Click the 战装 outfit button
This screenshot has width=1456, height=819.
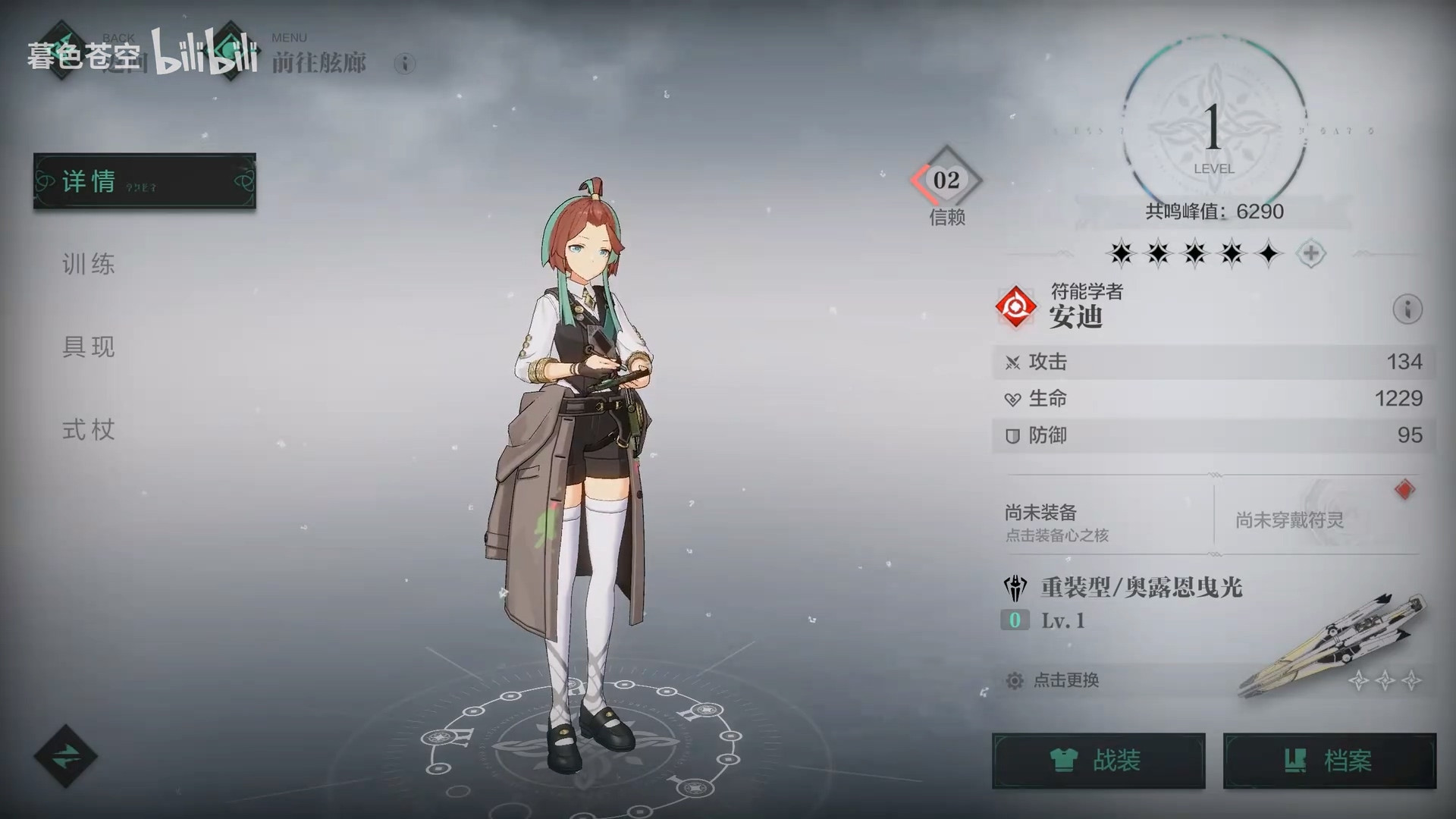(x=1098, y=760)
